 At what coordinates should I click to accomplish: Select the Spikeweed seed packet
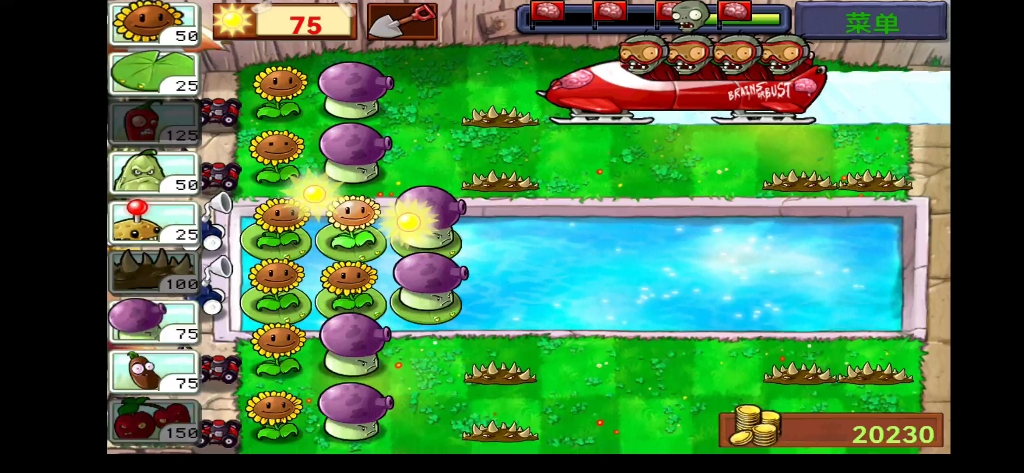(x=155, y=270)
